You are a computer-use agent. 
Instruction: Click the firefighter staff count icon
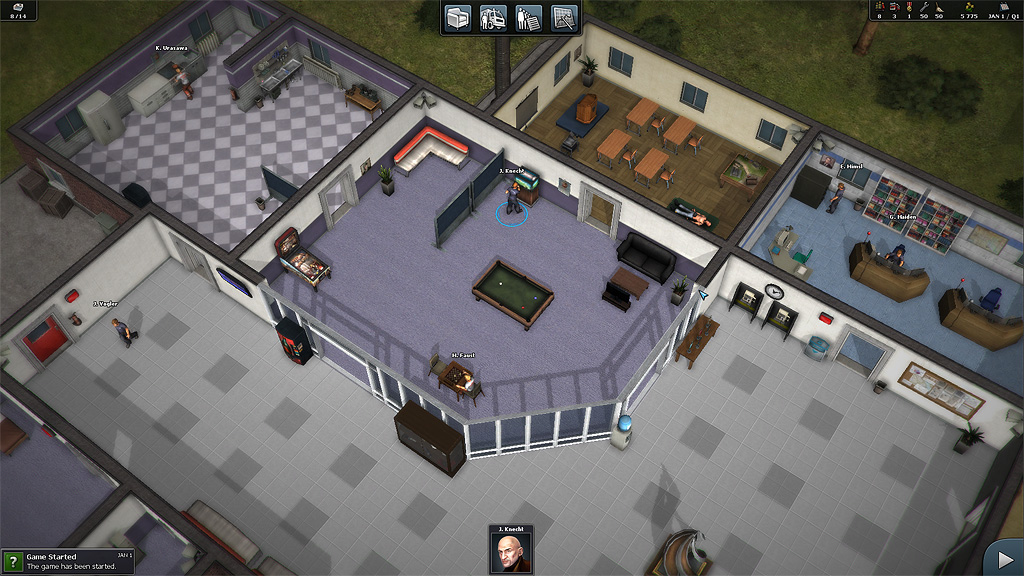click(x=879, y=7)
